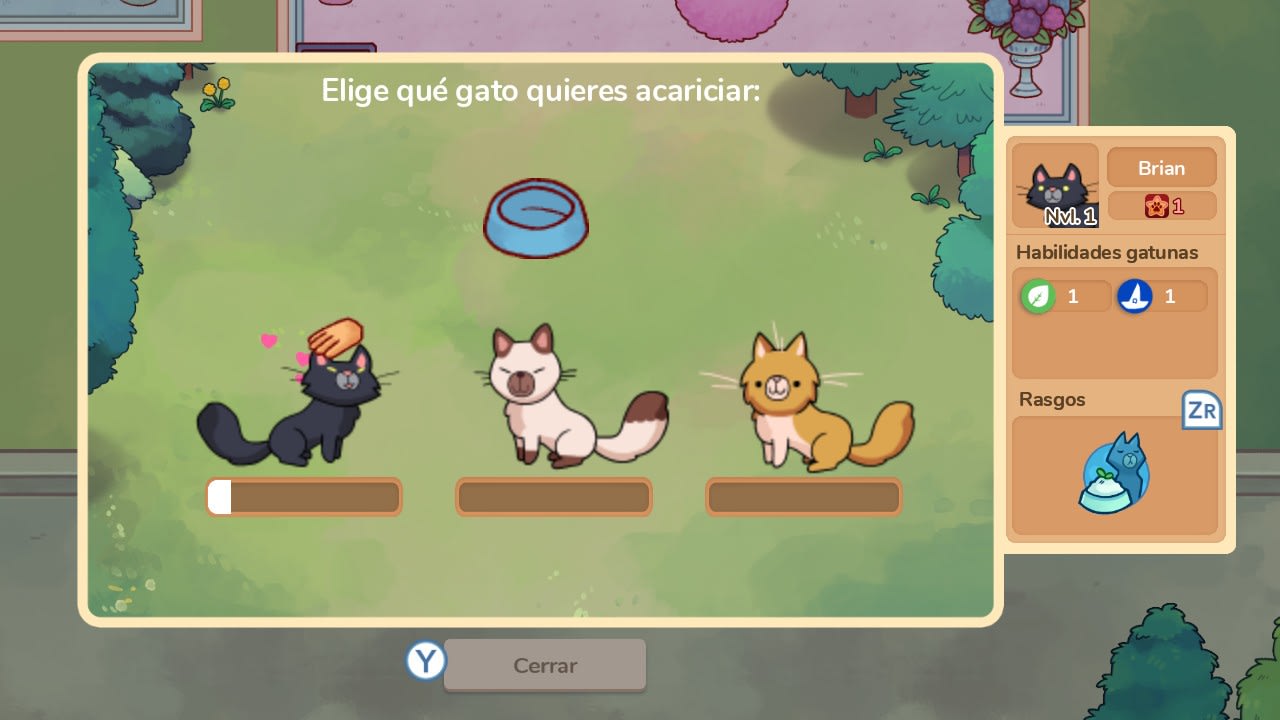
Task: Click the black cat's petting progress bar
Action: 304,496
